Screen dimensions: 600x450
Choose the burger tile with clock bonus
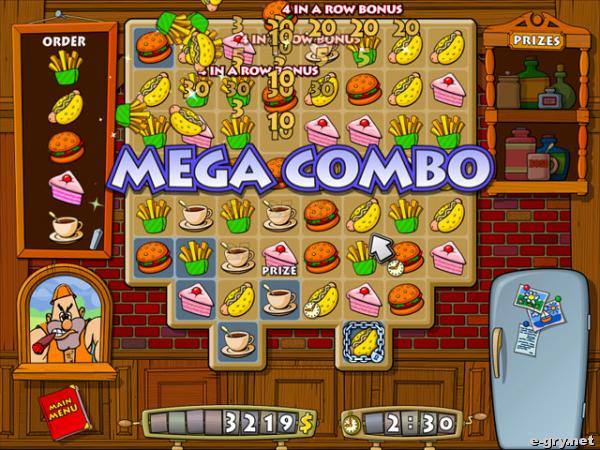(405, 256)
